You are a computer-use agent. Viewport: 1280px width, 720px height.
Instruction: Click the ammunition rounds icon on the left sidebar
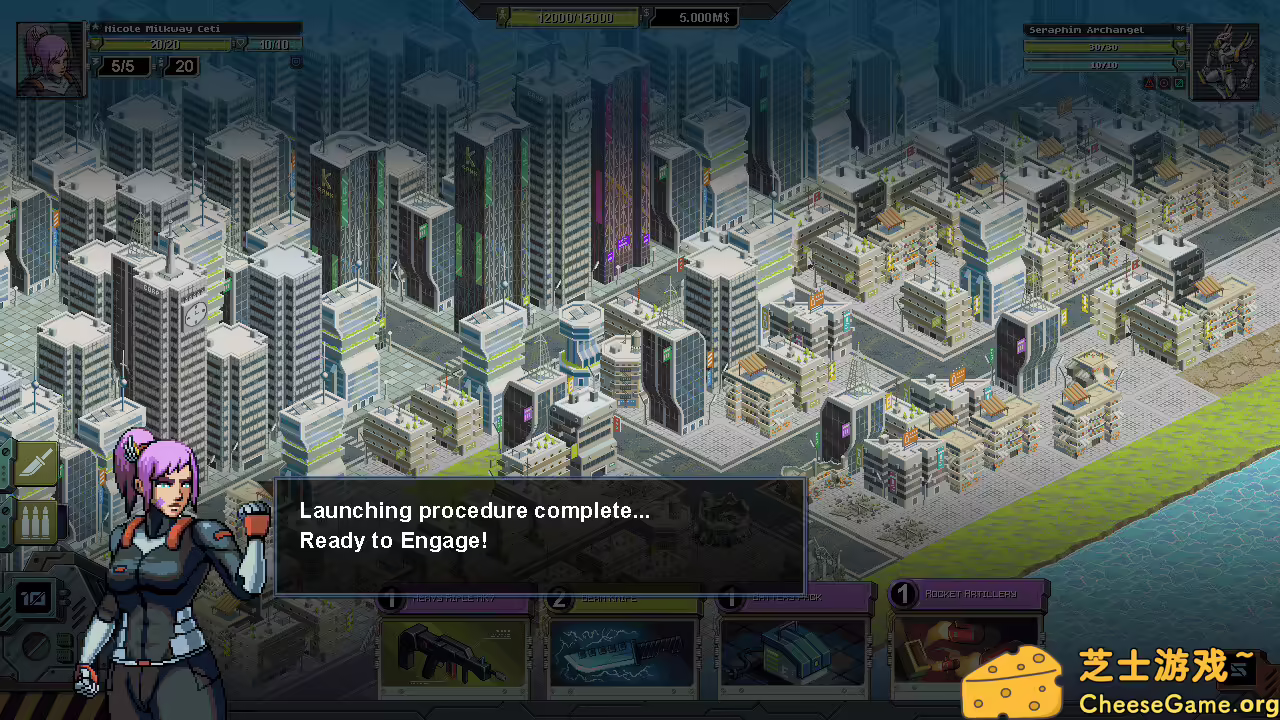(35, 520)
